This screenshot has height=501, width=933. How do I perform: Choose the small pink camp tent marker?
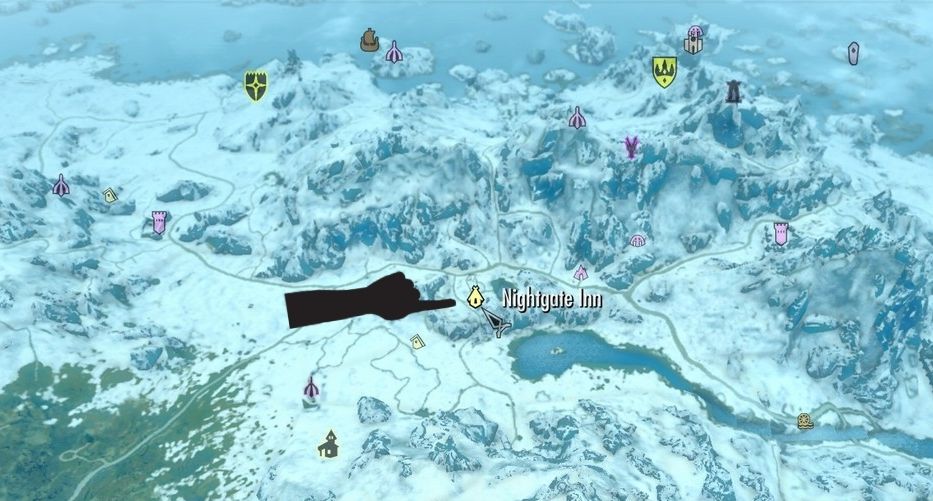580,272
